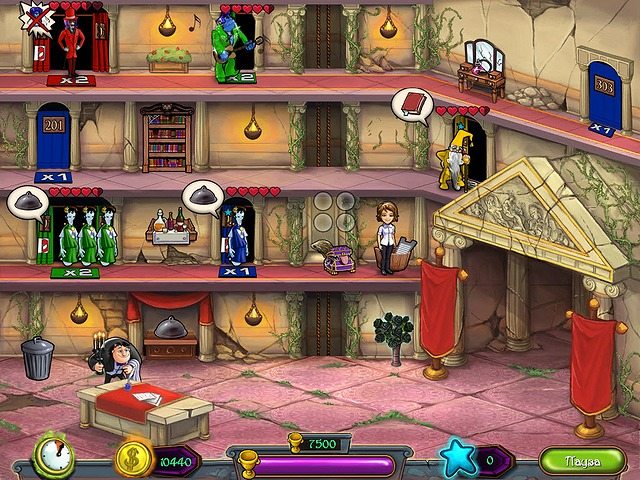Select the book request speech bubble
640x480 pixels.
(411, 104)
